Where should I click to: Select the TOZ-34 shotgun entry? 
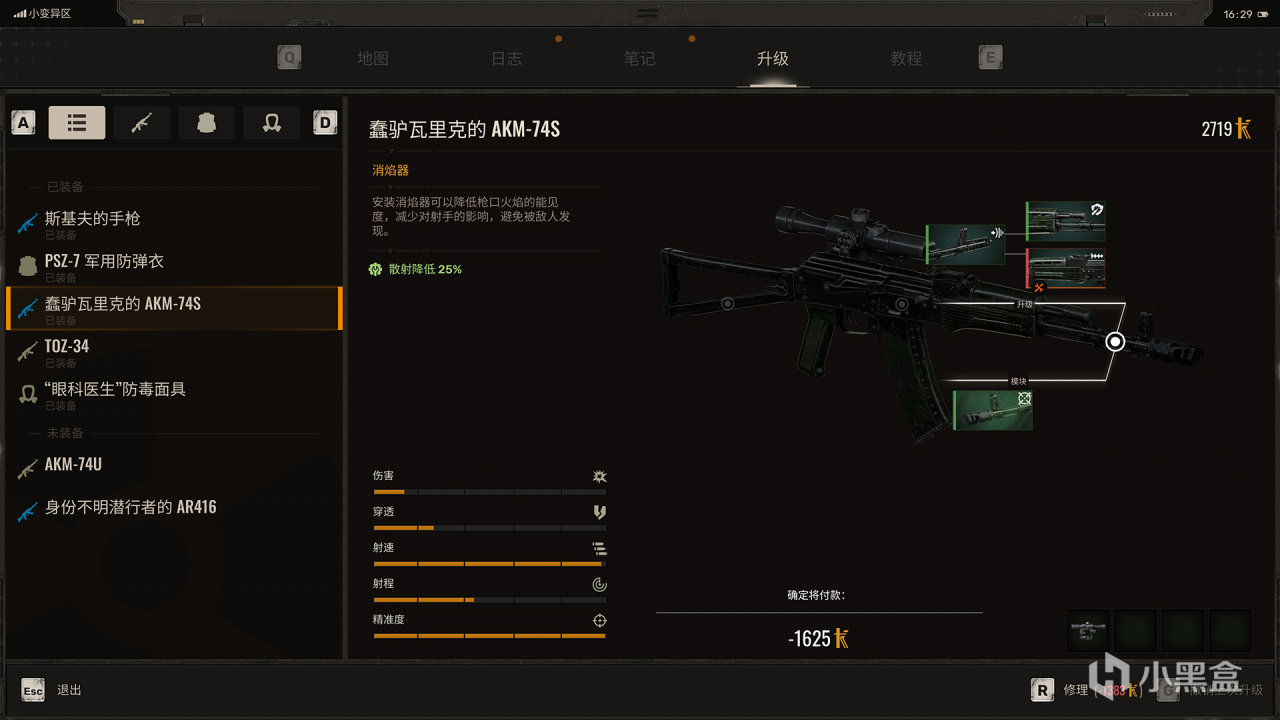[x=67, y=346]
